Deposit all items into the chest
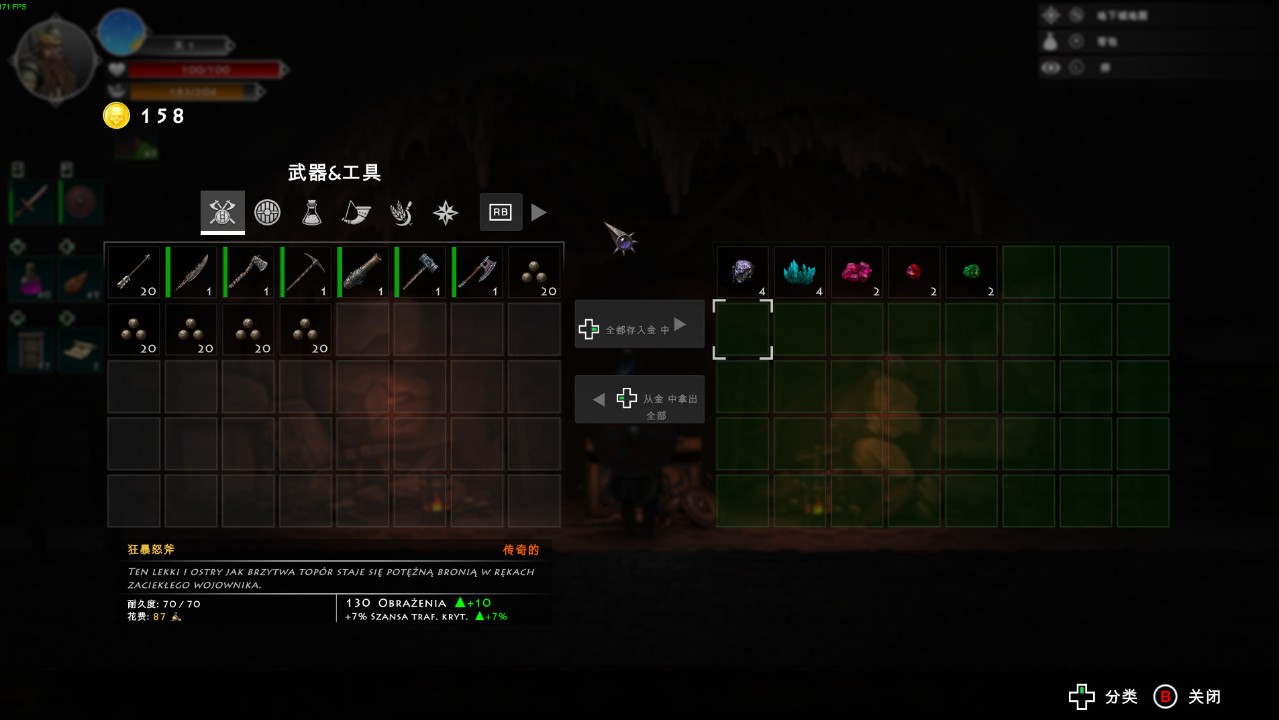1279x720 pixels. 640,325
